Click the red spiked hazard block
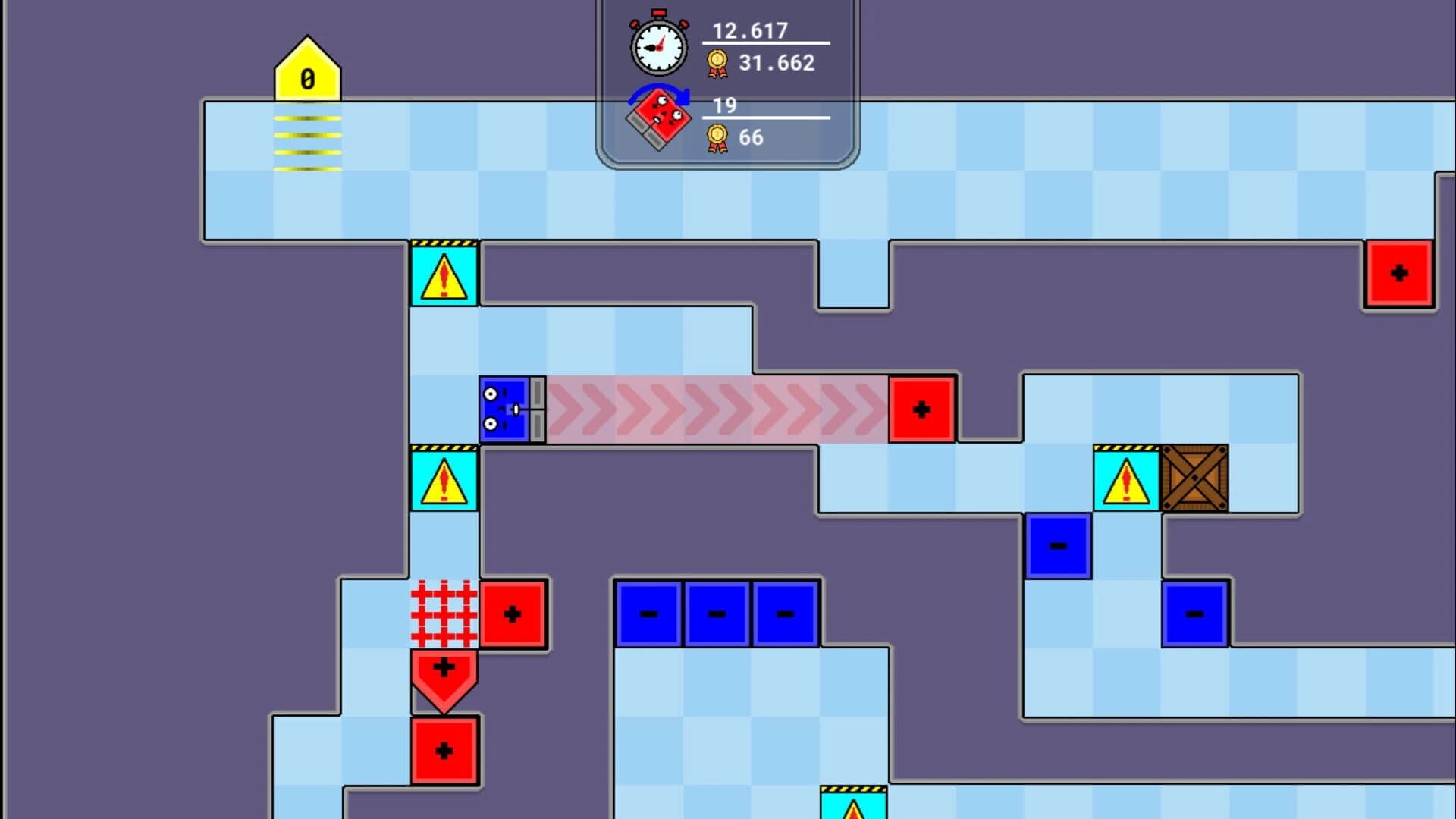Screen dimensions: 1456x819 point(444,613)
